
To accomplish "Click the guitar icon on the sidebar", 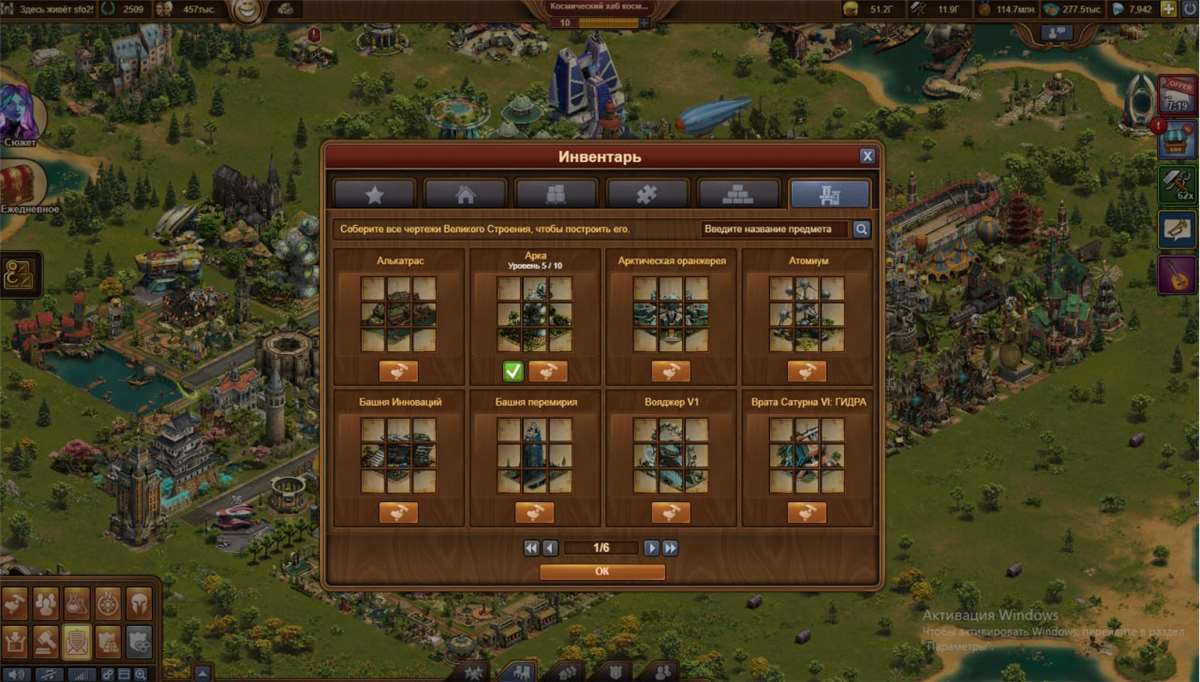I will (1177, 273).
